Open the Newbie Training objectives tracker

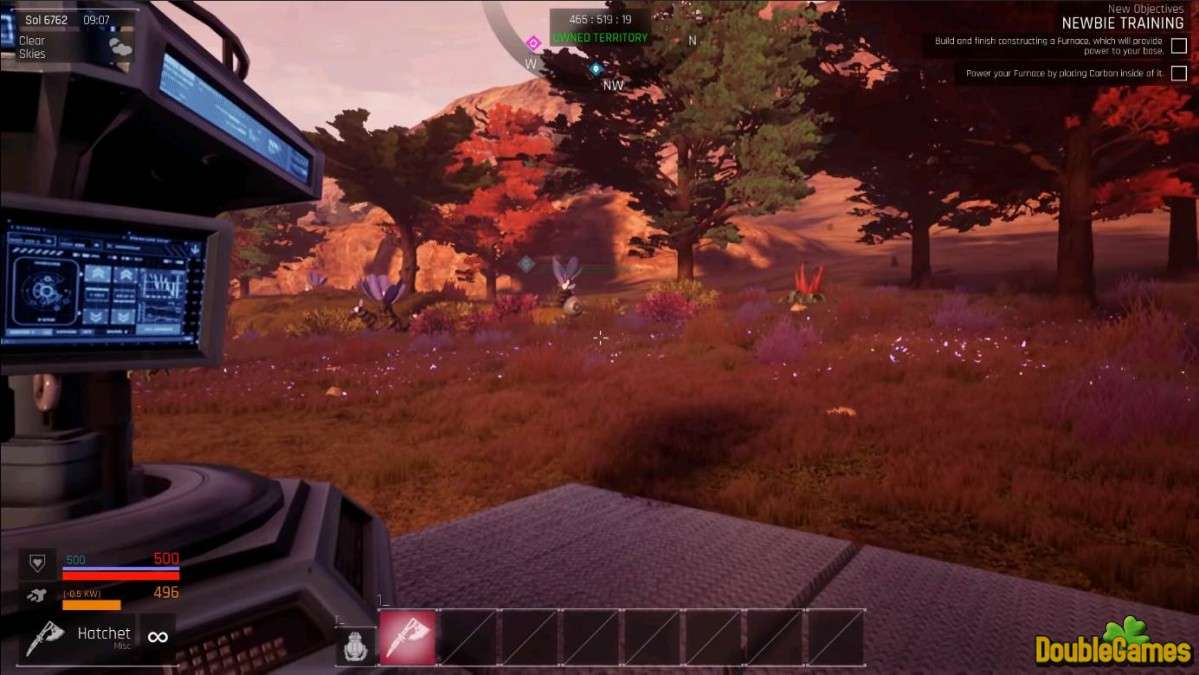point(1122,23)
